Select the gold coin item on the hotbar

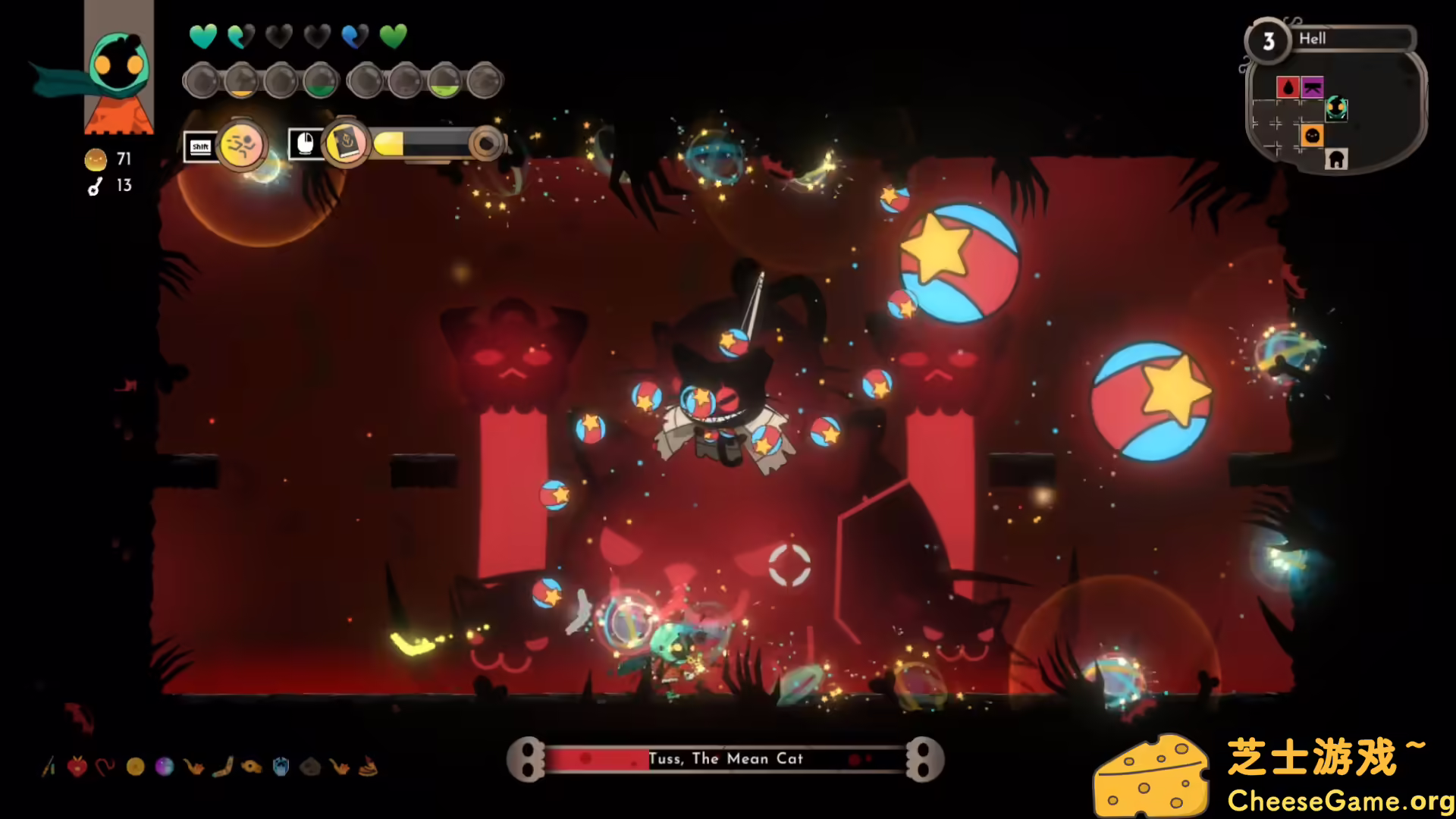(135, 766)
